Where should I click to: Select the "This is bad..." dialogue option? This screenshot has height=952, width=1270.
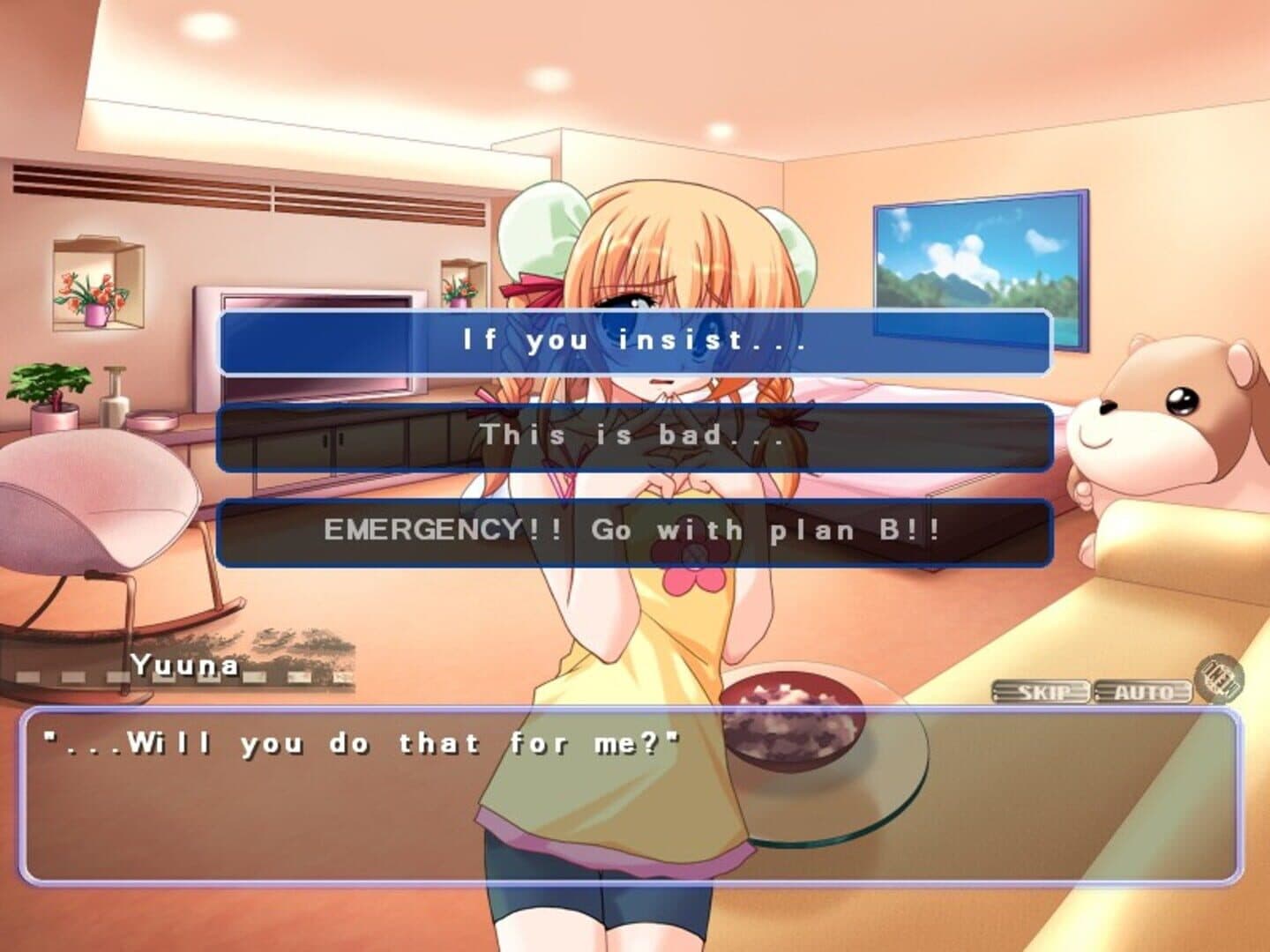point(634,436)
